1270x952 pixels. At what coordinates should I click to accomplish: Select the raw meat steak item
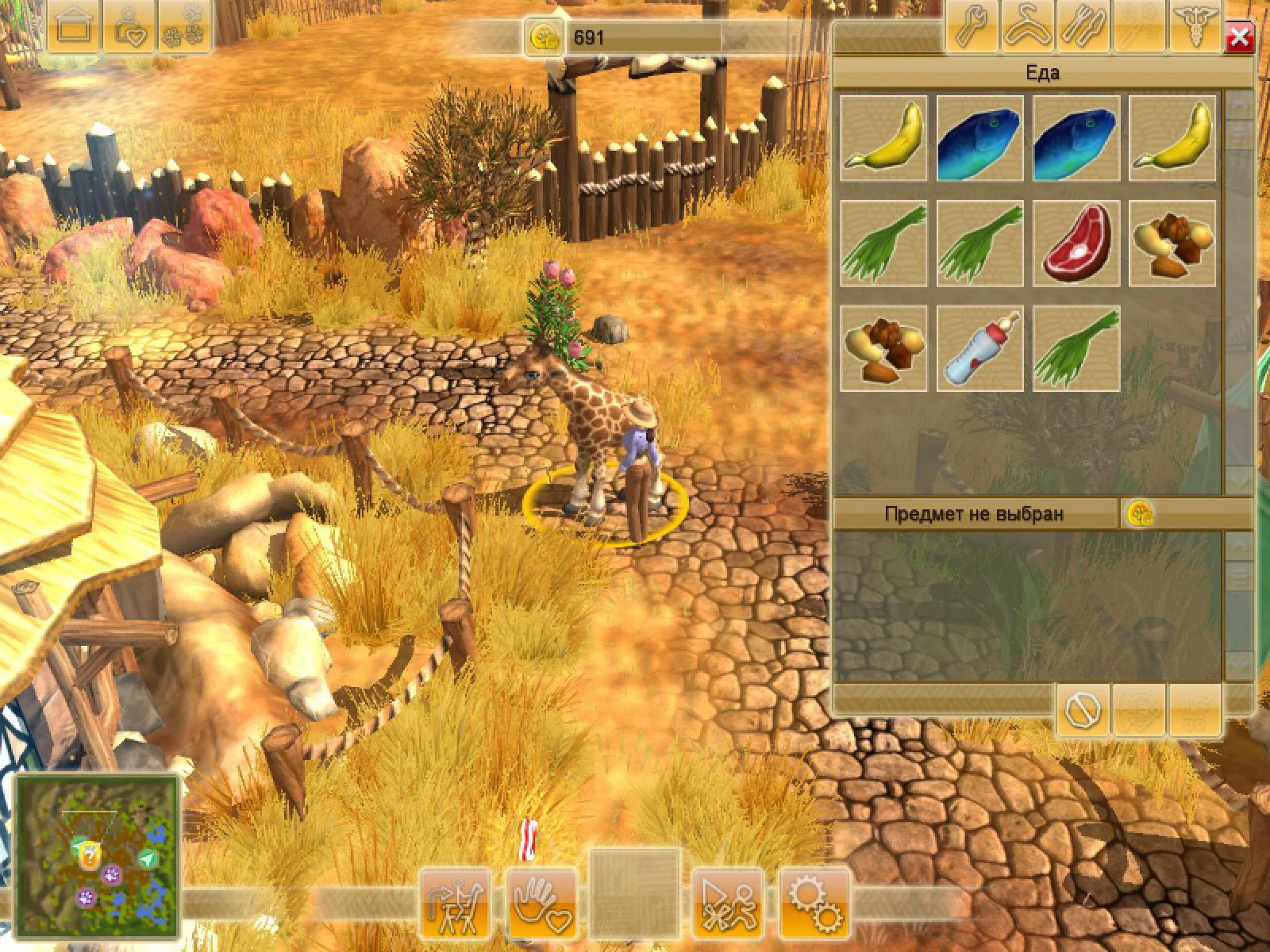tap(1076, 243)
